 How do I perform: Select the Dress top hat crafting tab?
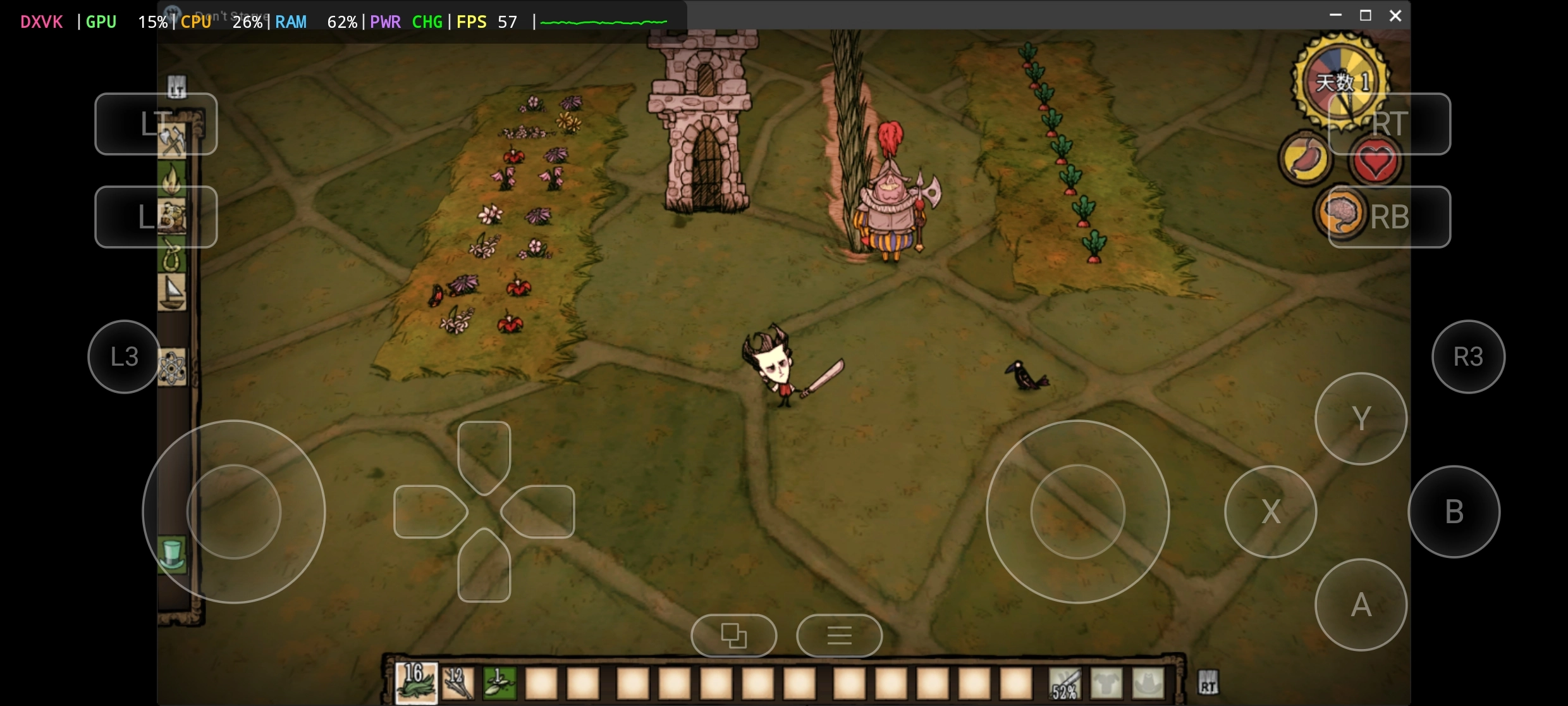coord(172,555)
